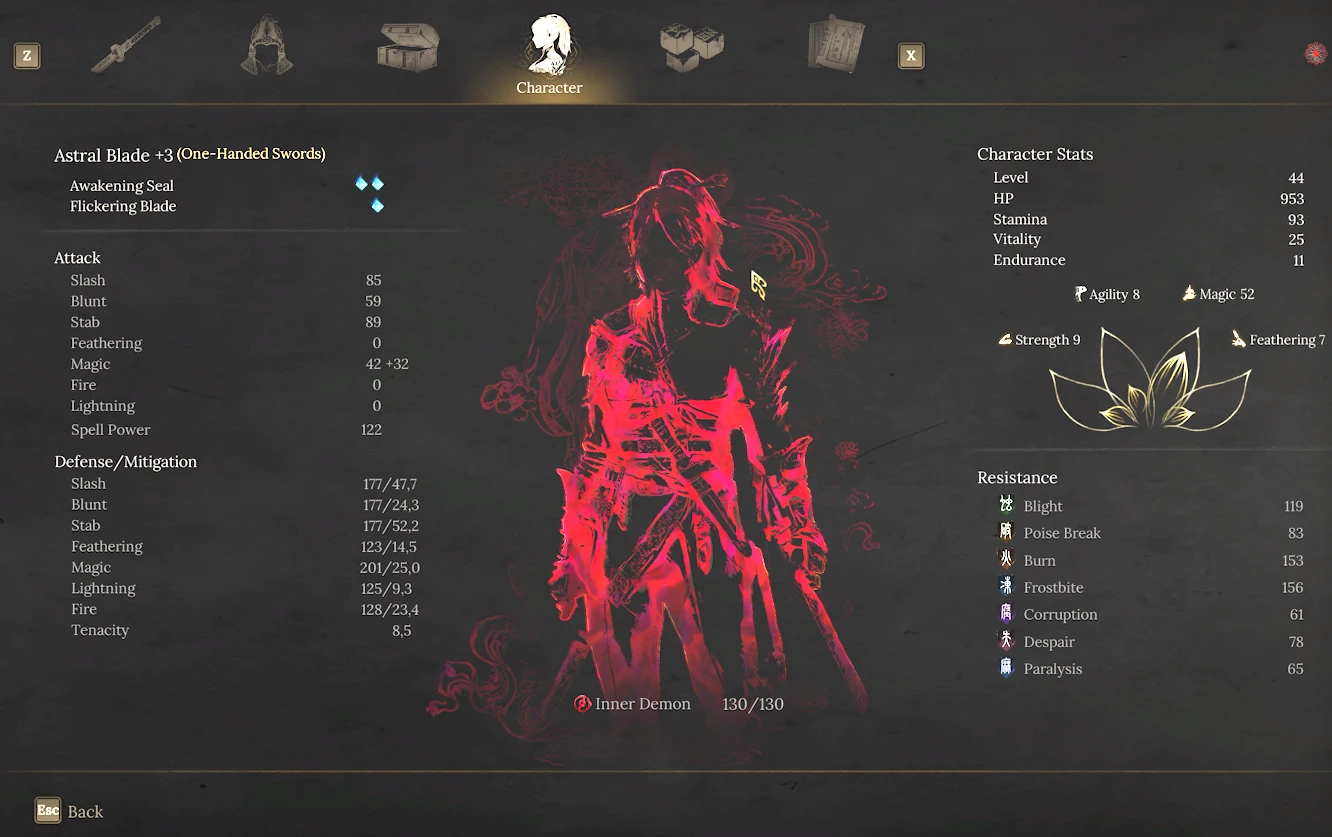The image size is (1332, 837).
Task: Open the Character Stats panel header
Action: 1035,153
